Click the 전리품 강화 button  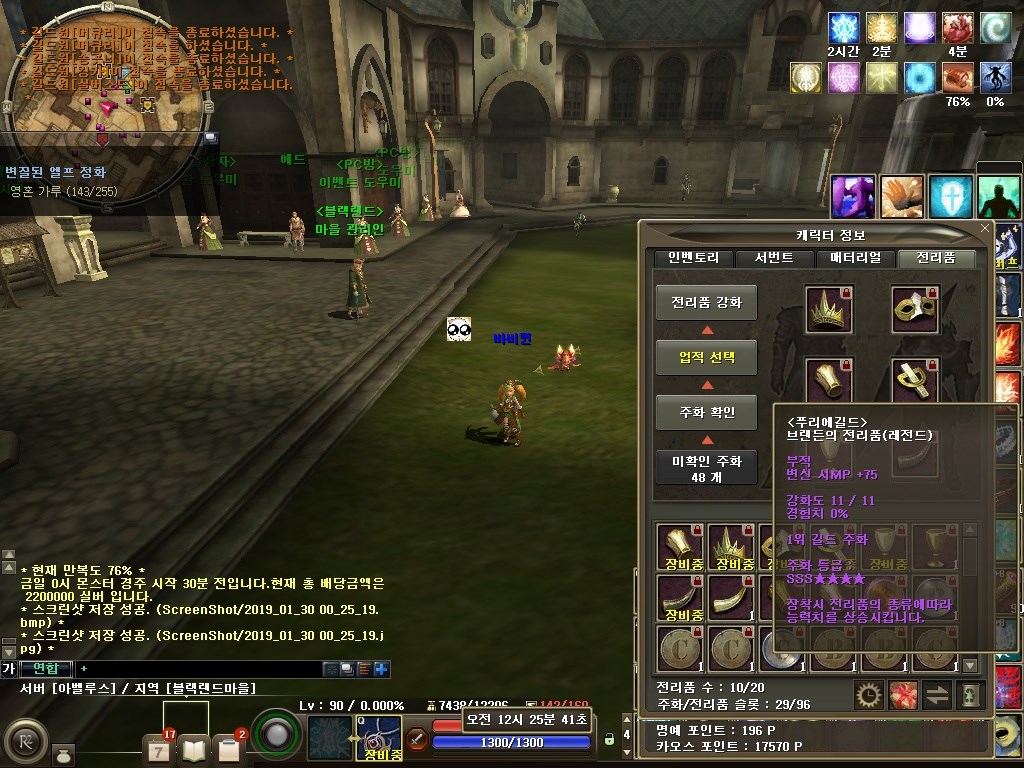click(x=706, y=303)
